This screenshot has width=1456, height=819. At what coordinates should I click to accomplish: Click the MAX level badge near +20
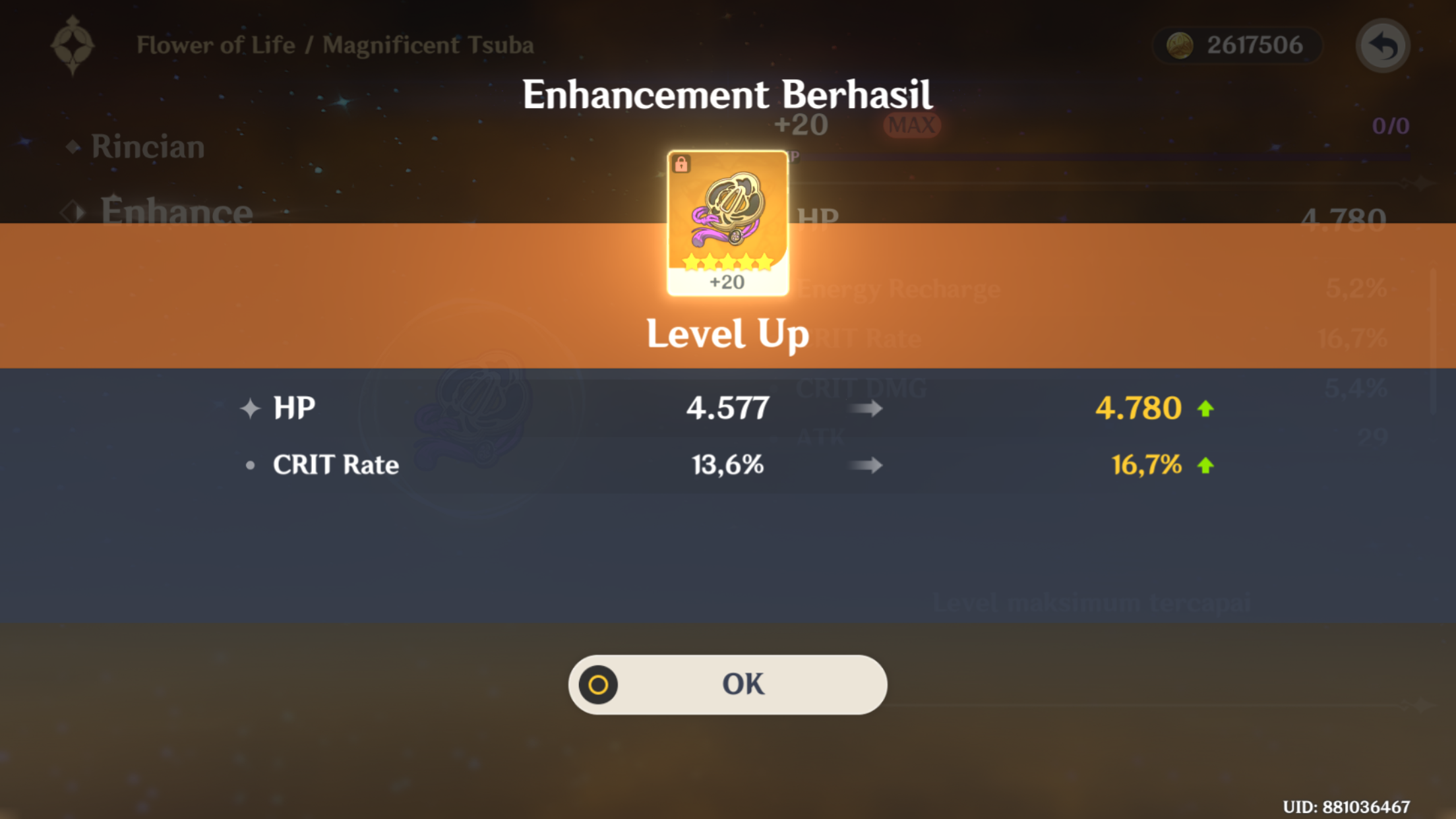coord(911,124)
